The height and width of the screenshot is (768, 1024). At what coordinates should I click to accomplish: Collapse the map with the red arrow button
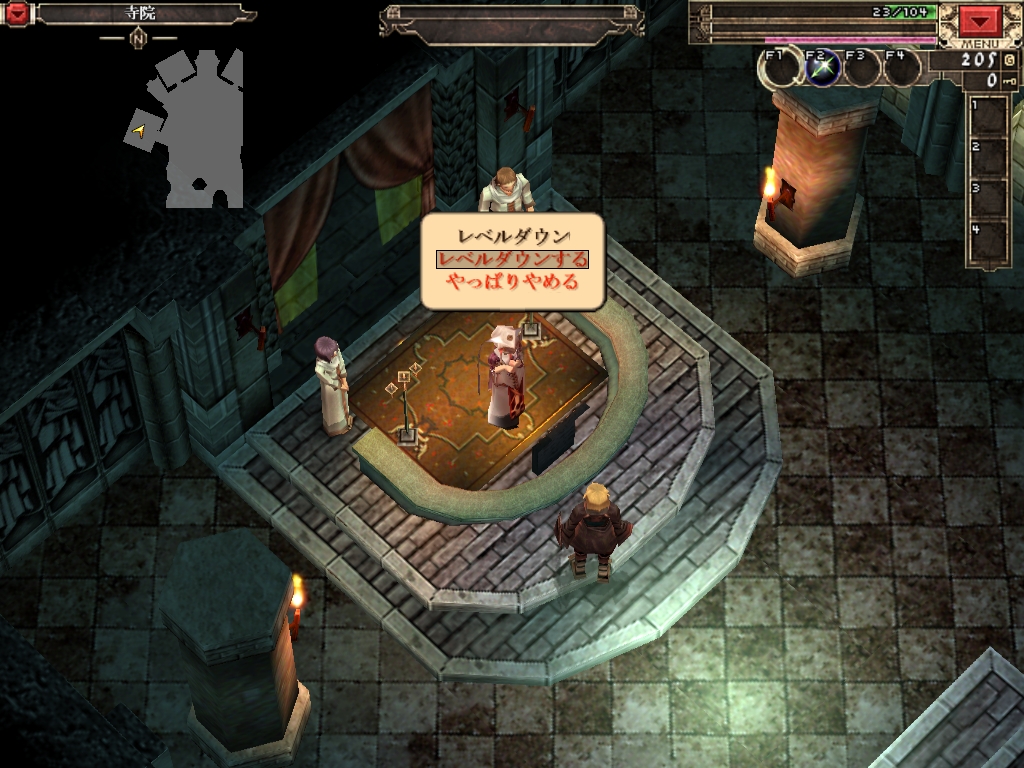(17, 14)
